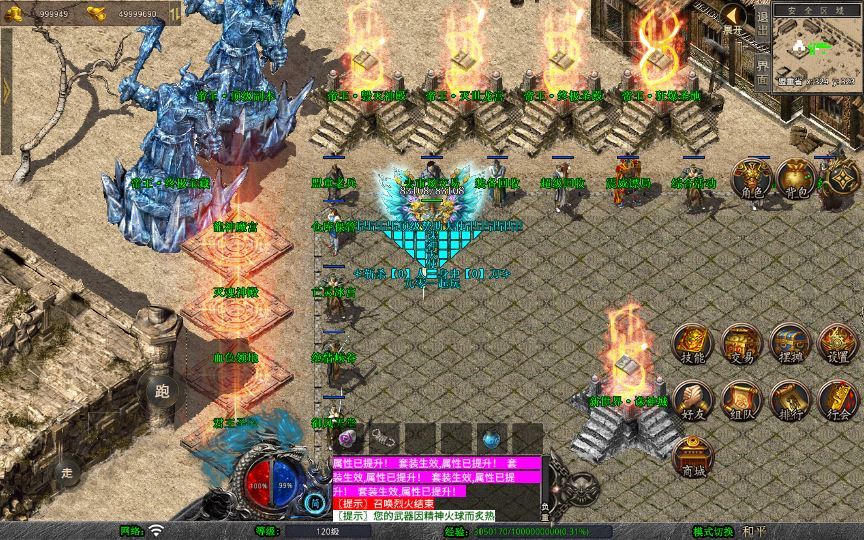Select the purple orb hotbar slot
This screenshot has width=864, height=540.
pyautogui.click(x=348, y=438)
